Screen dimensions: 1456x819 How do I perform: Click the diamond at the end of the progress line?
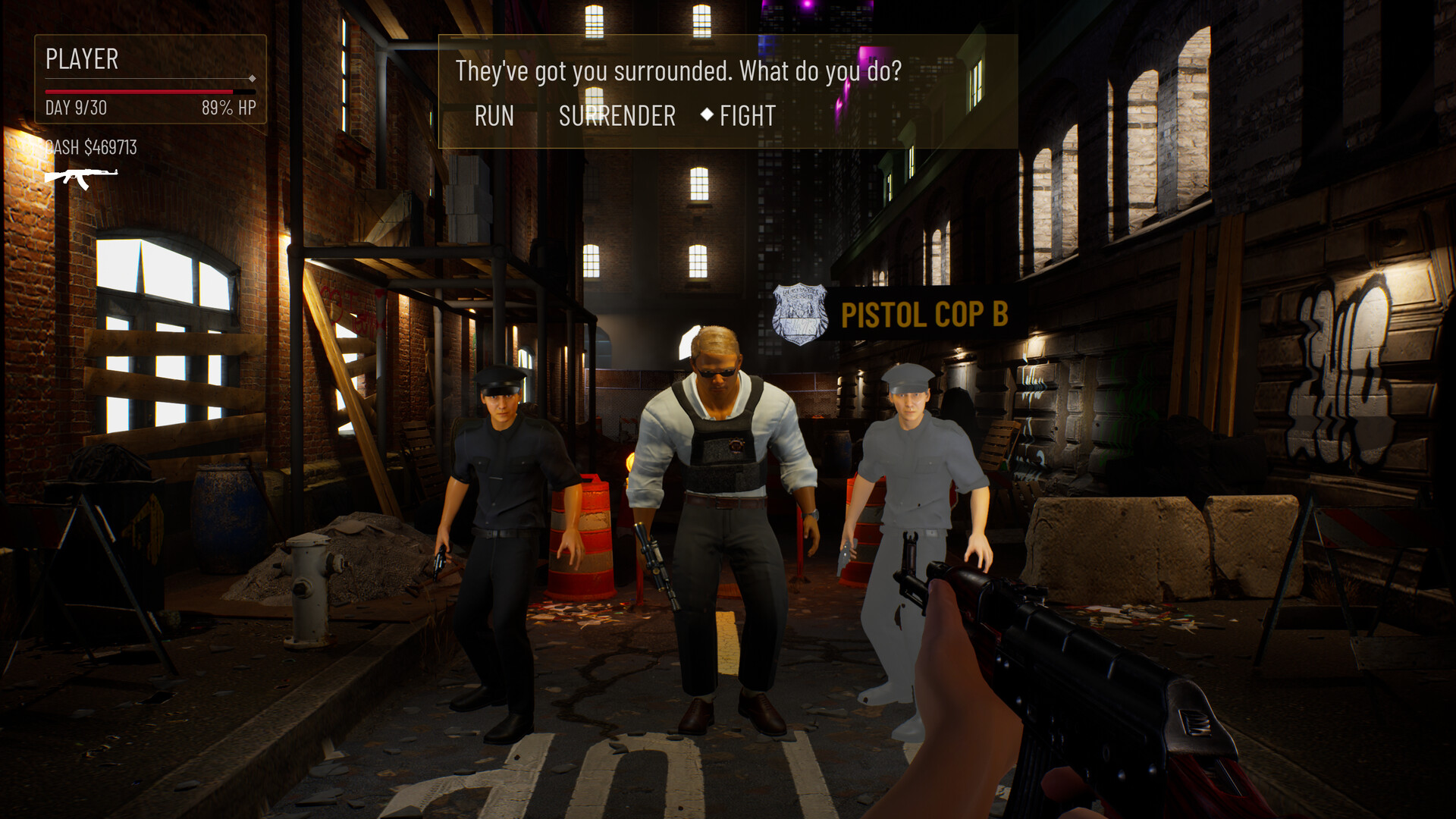pos(252,77)
